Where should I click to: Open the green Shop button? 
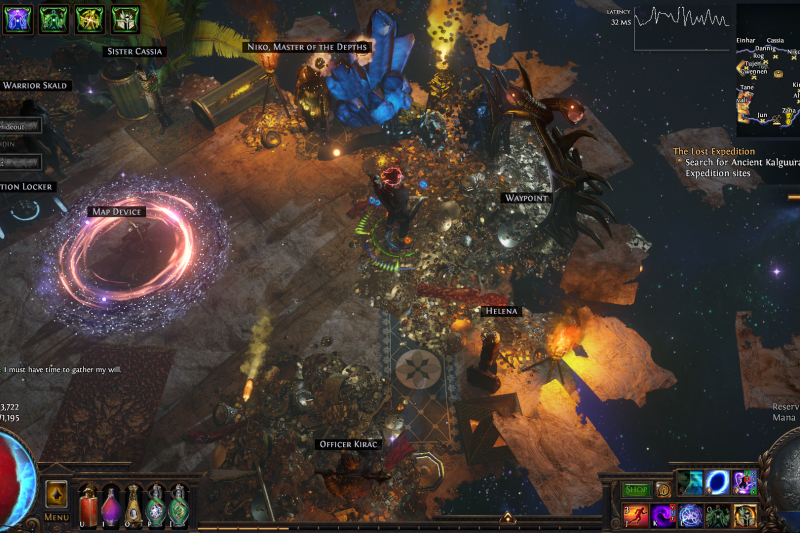click(x=637, y=490)
